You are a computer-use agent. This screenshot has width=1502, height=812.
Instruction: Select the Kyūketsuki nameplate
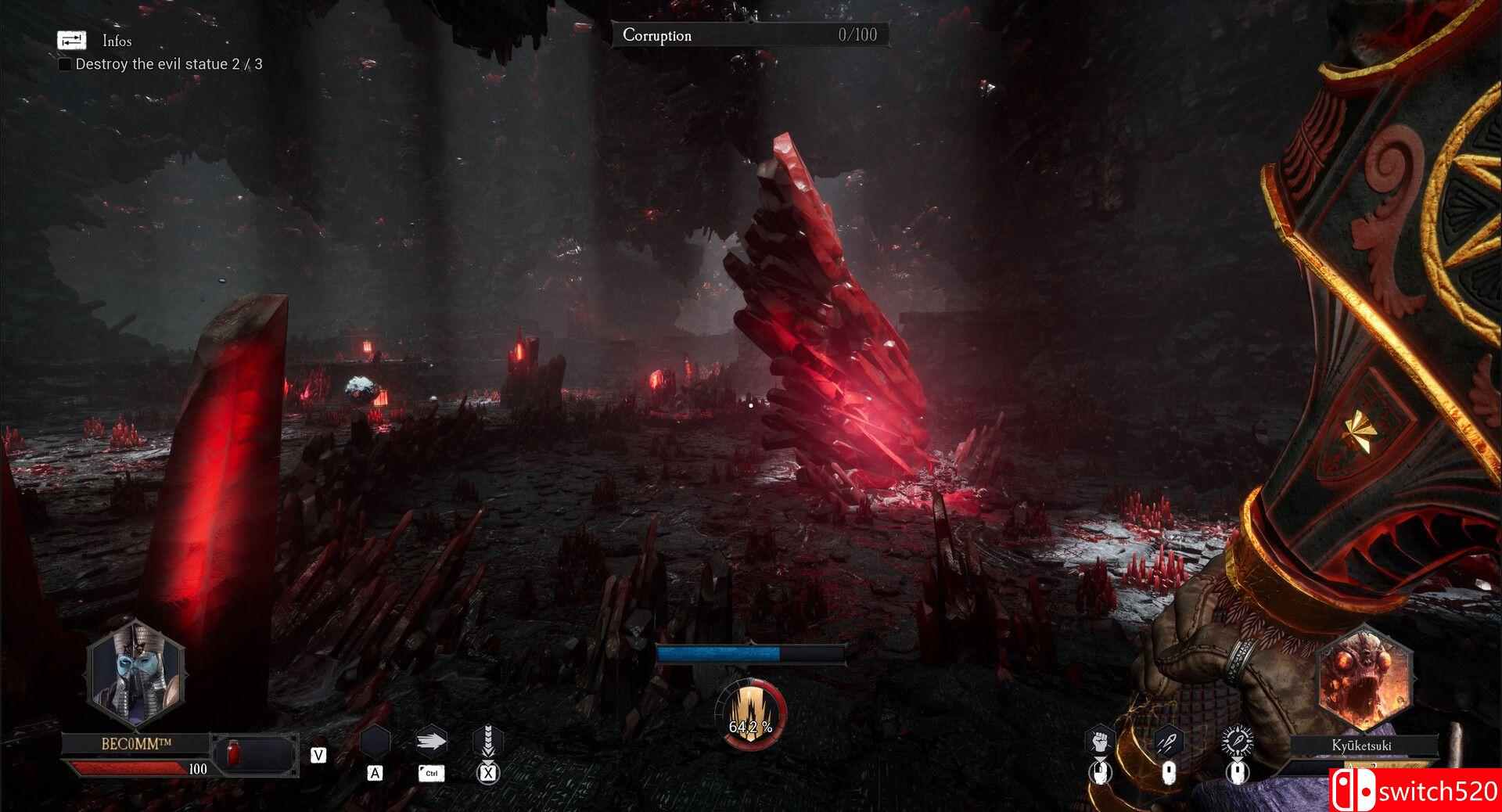(x=1363, y=746)
